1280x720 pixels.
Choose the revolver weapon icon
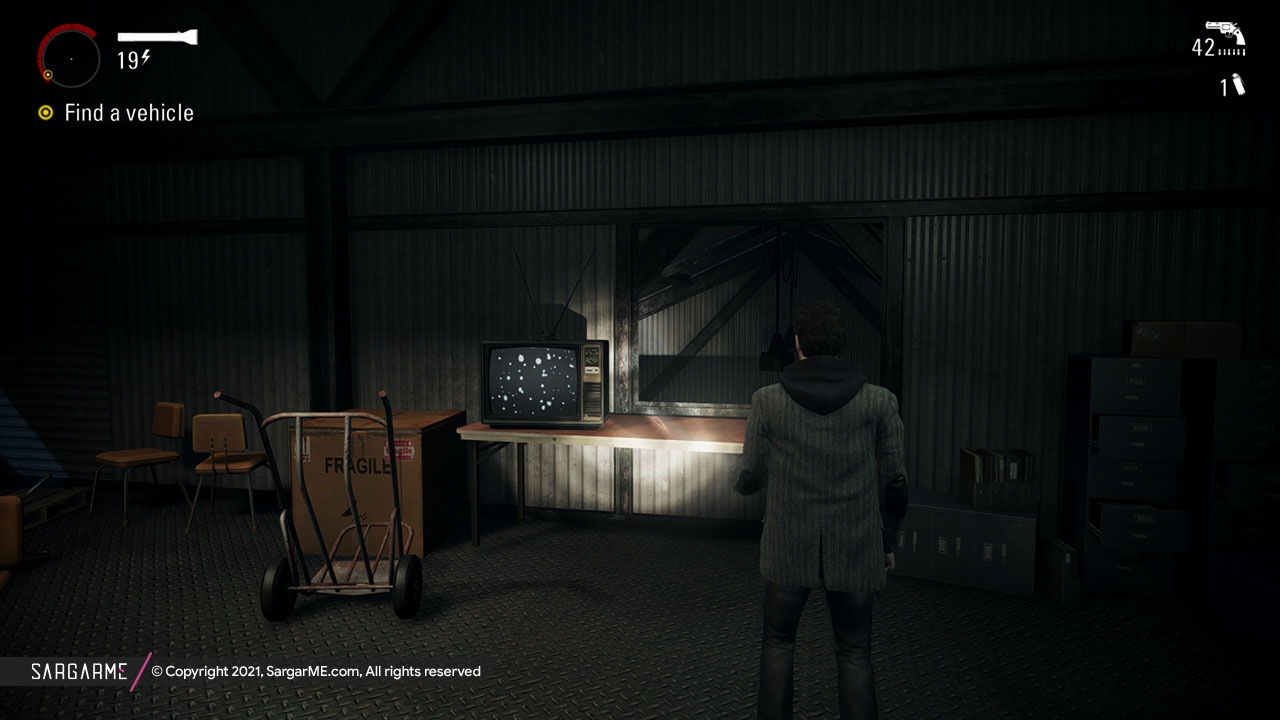pyautogui.click(x=1225, y=33)
